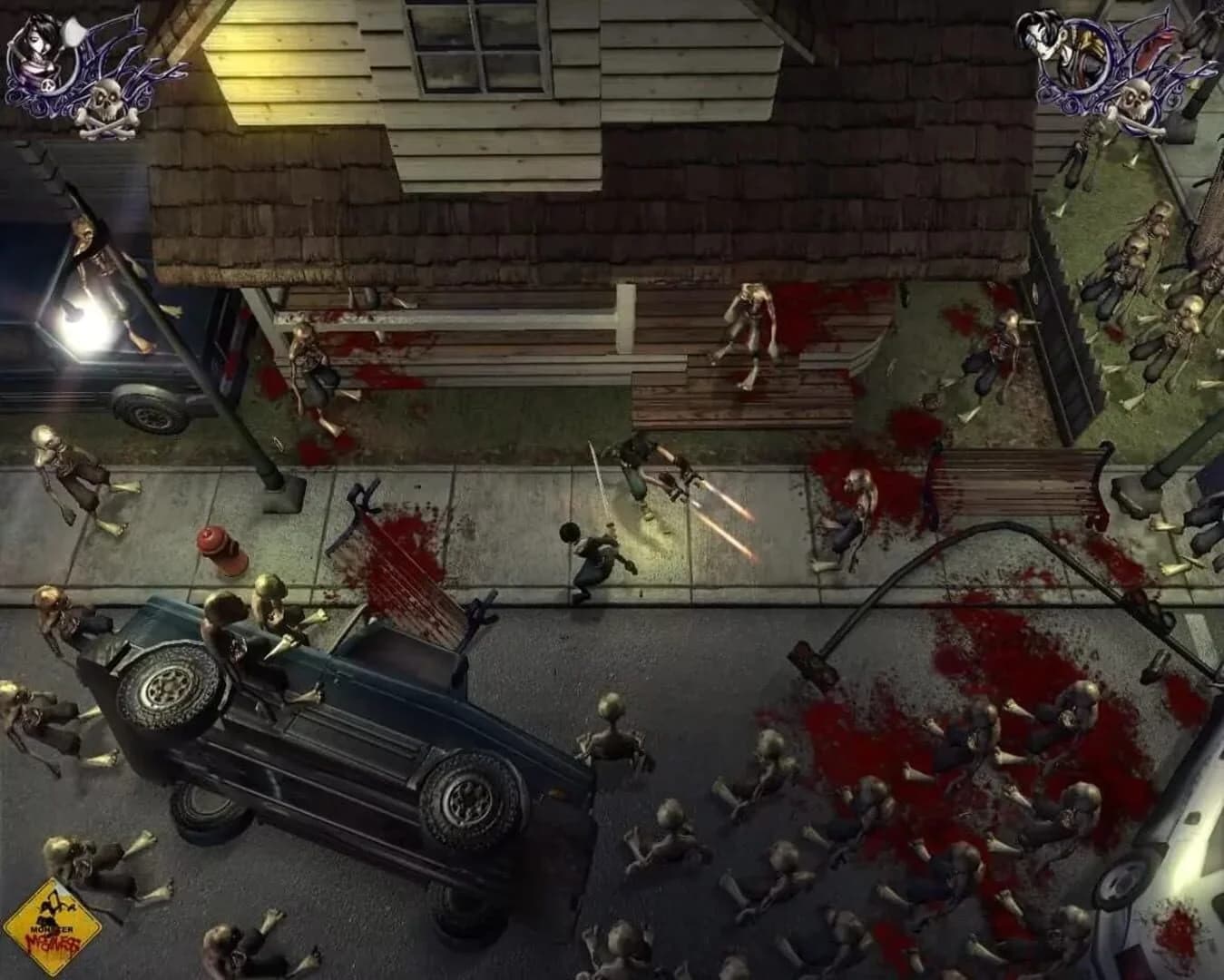1224x980 pixels.
Task: Click the peace sign emblem on the left HUD
Action: click(48, 84)
